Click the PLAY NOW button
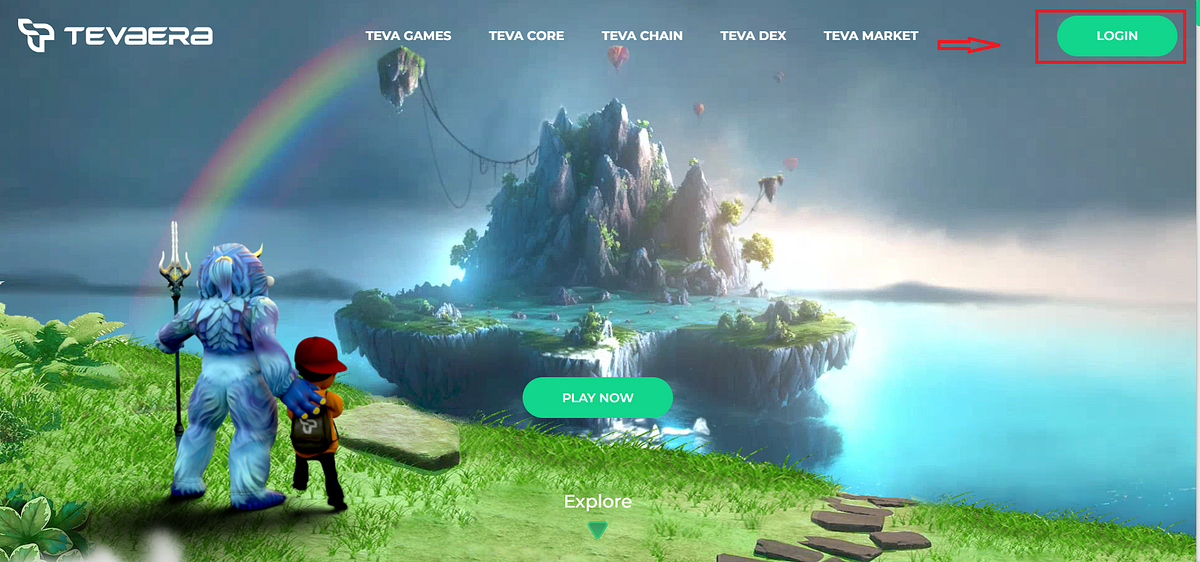This screenshot has width=1200, height=562. [597, 398]
